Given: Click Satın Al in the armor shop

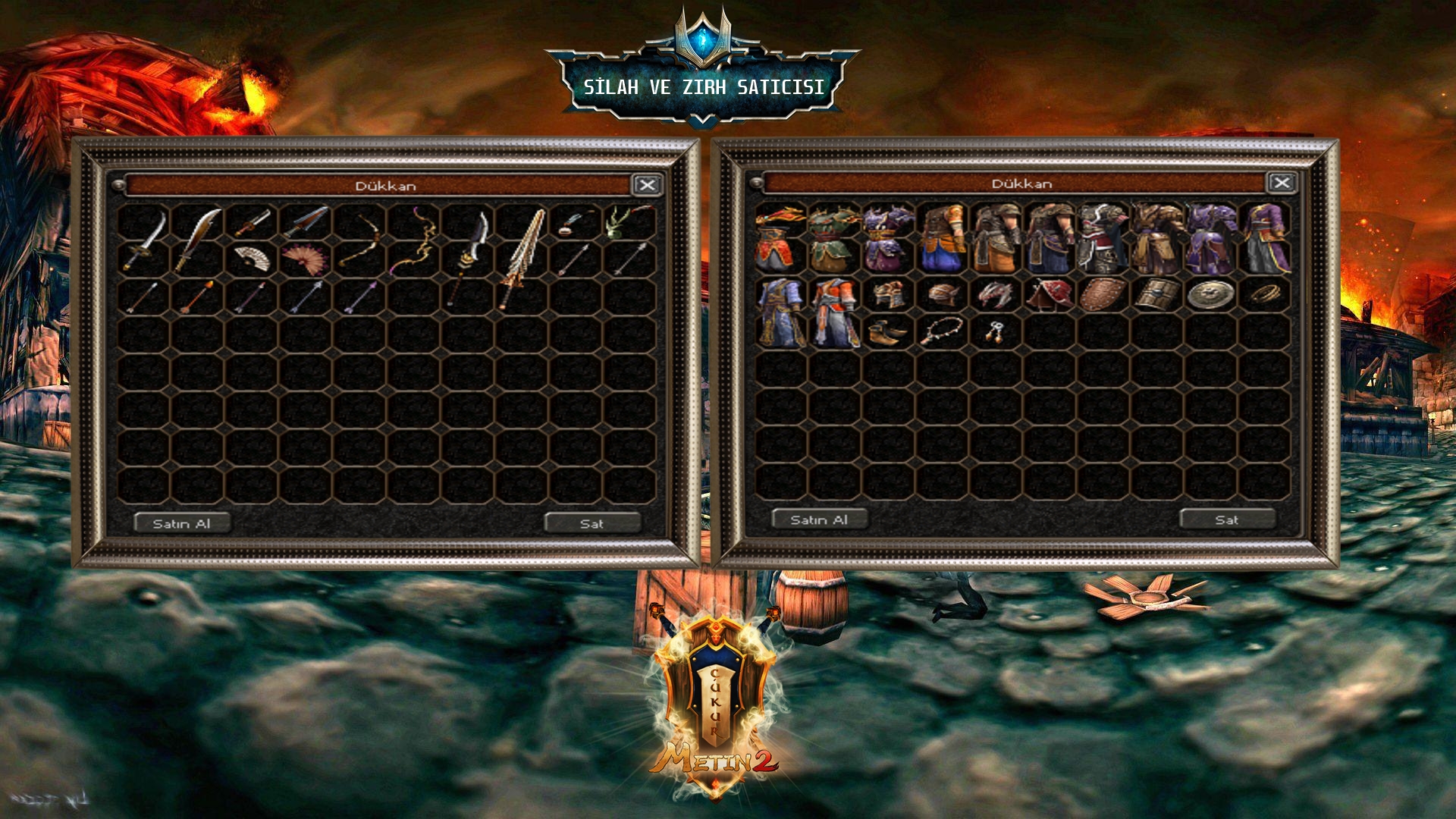Looking at the screenshot, I should tap(819, 519).
